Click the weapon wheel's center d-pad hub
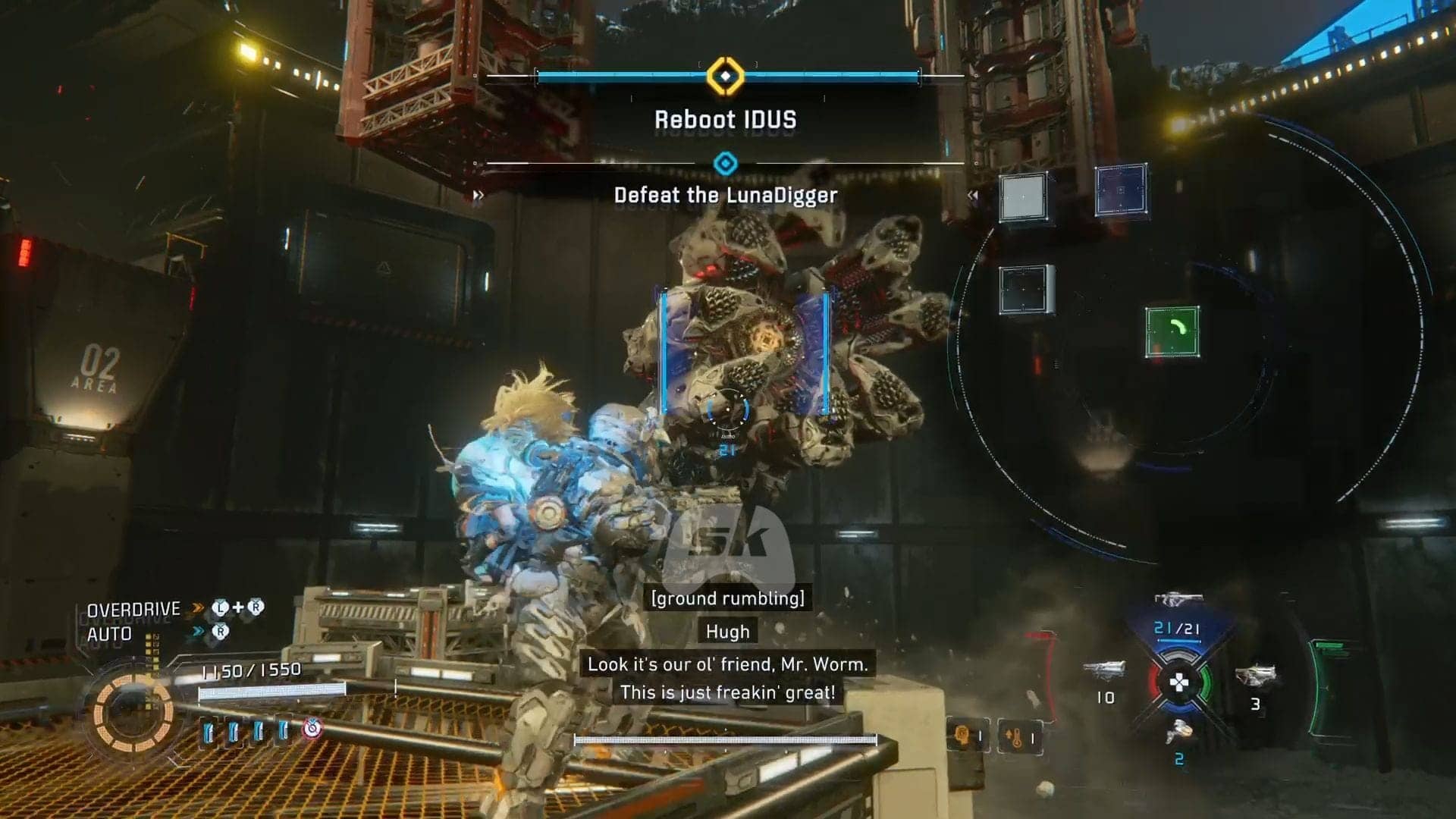 (x=1179, y=682)
